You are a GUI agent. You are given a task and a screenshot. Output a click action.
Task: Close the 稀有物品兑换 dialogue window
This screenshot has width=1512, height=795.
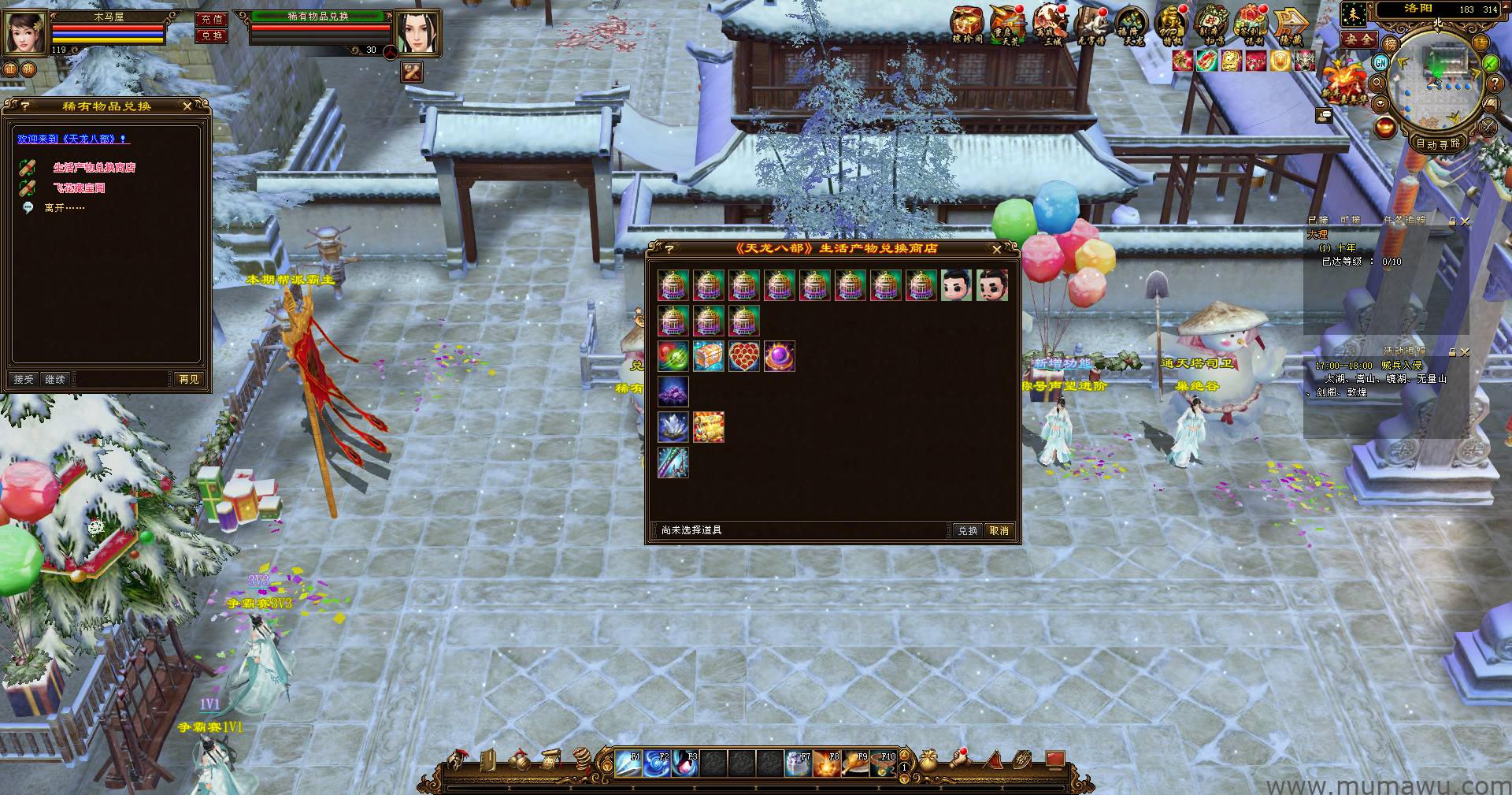tap(187, 106)
